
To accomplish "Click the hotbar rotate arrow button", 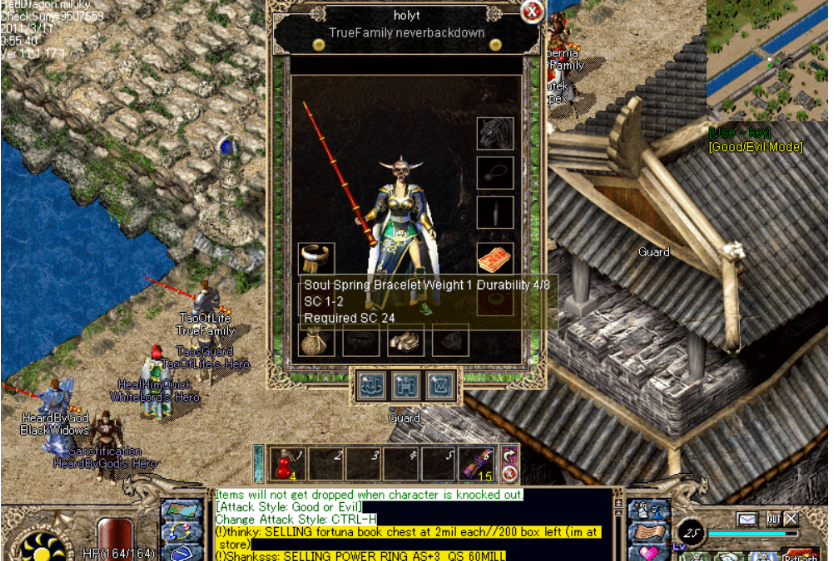I will [x=509, y=454].
